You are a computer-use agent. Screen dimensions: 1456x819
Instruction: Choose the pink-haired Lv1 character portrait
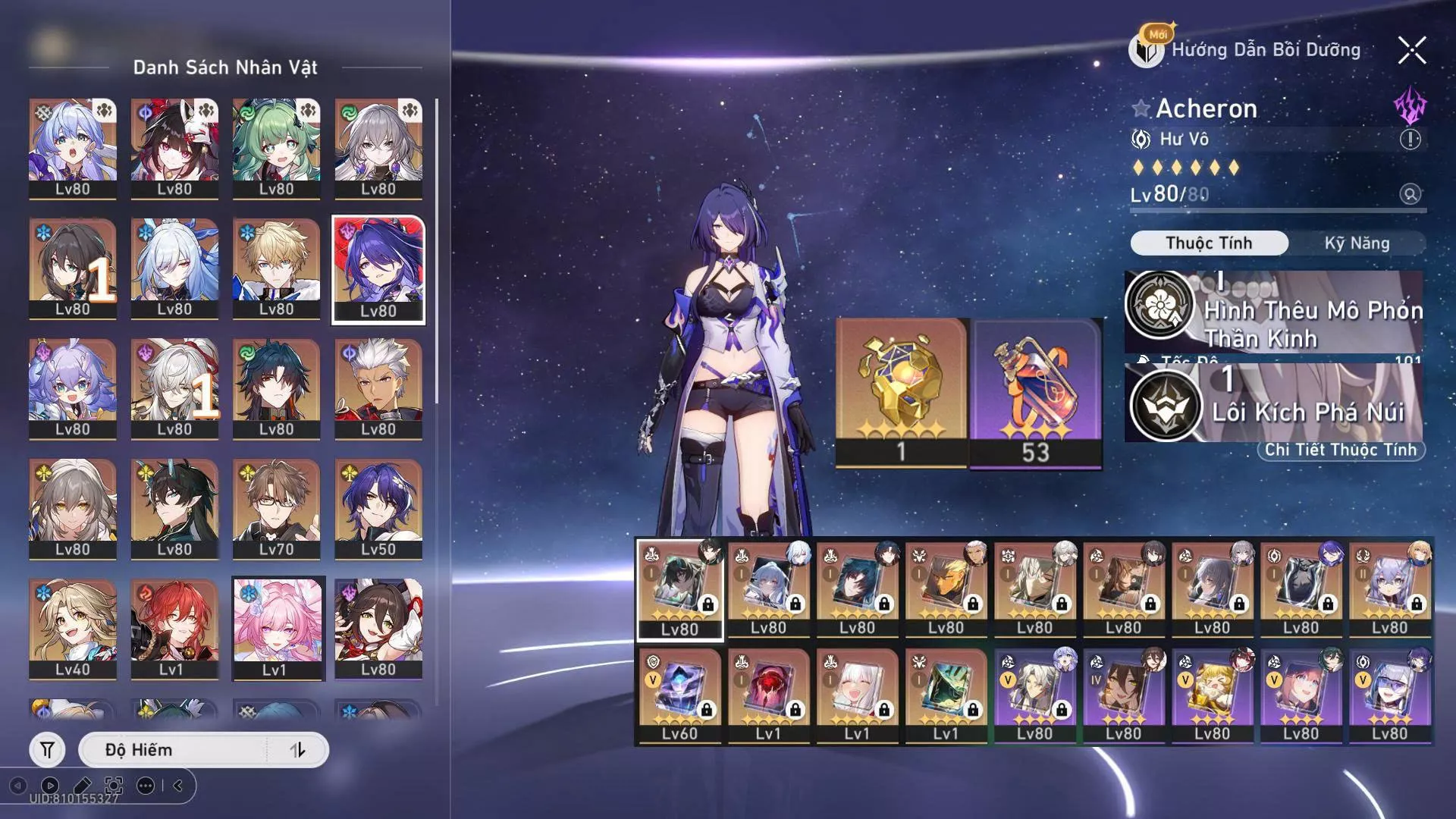tap(278, 628)
